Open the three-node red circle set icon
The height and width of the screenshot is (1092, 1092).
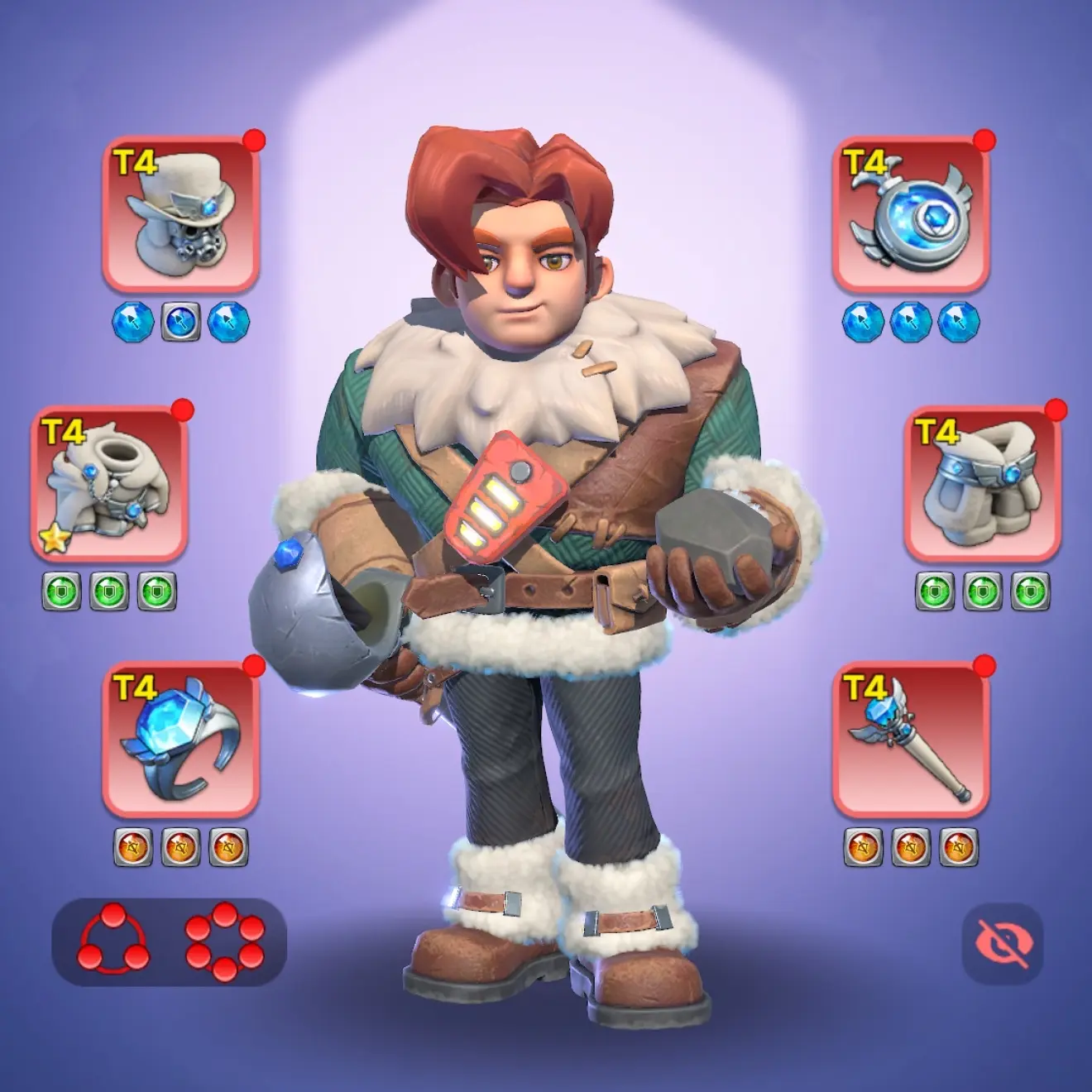(x=114, y=941)
